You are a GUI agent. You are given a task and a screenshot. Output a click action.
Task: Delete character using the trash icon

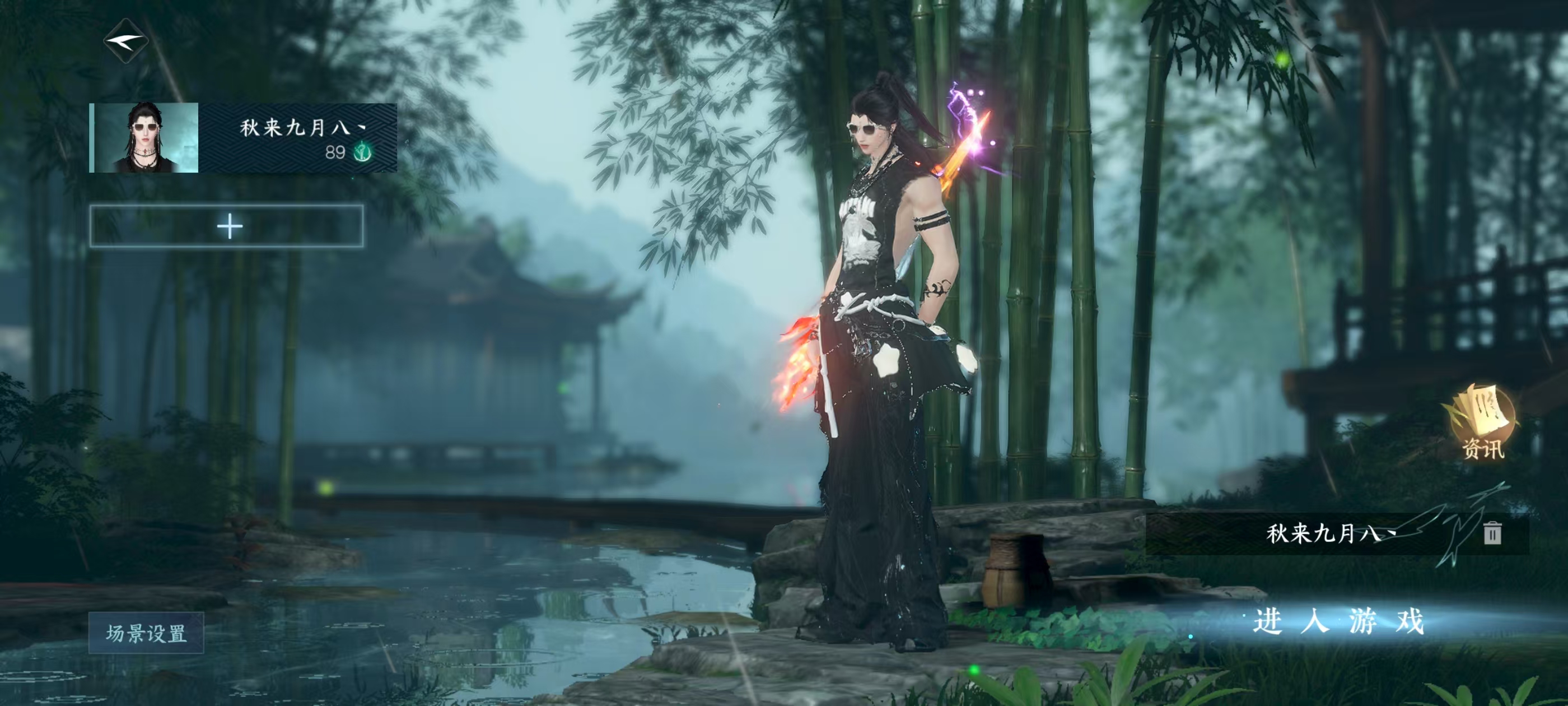(x=1492, y=533)
